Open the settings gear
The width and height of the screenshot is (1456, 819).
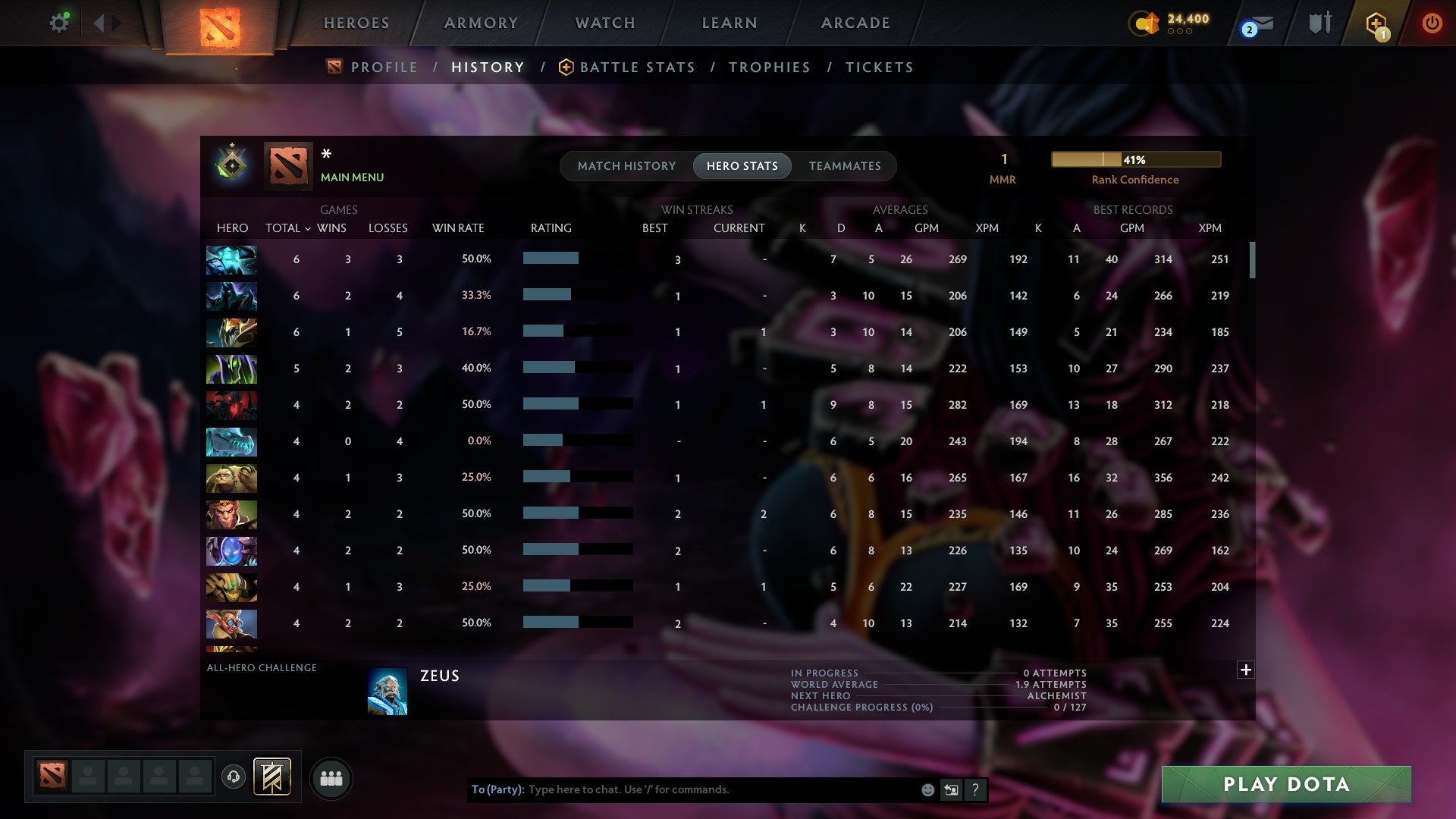coord(59,23)
